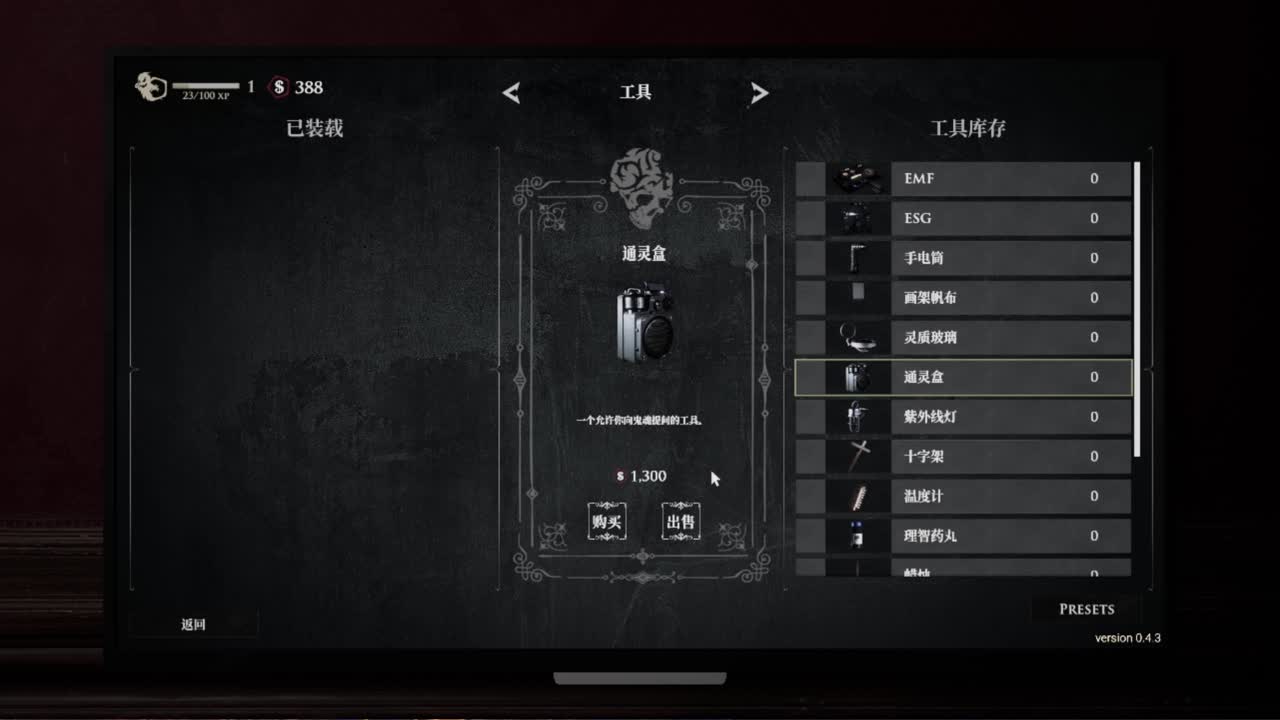
Task: Click the player skull avatar icon
Action: [x=148, y=84]
